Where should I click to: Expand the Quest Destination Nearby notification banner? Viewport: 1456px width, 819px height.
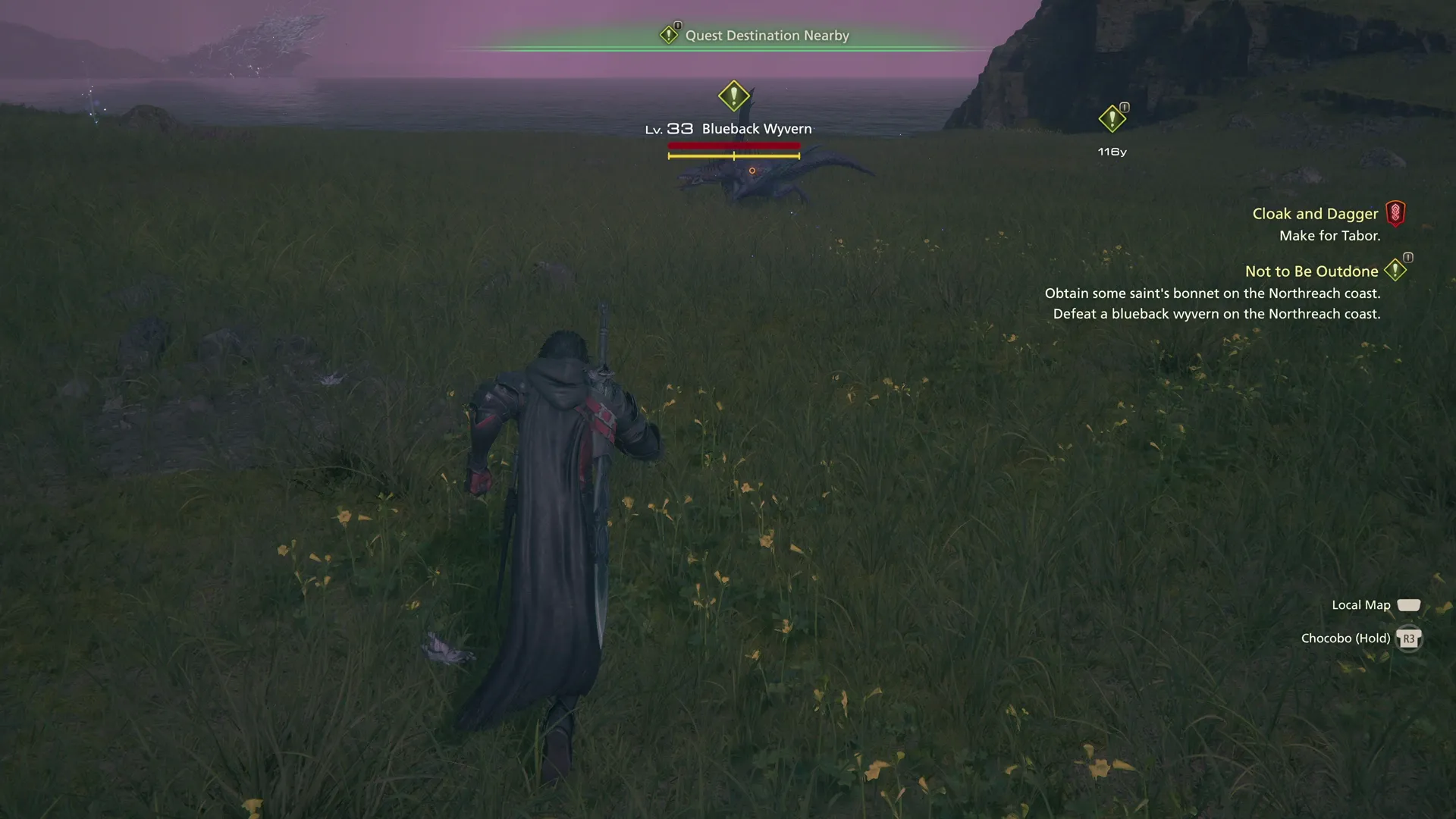[767, 35]
